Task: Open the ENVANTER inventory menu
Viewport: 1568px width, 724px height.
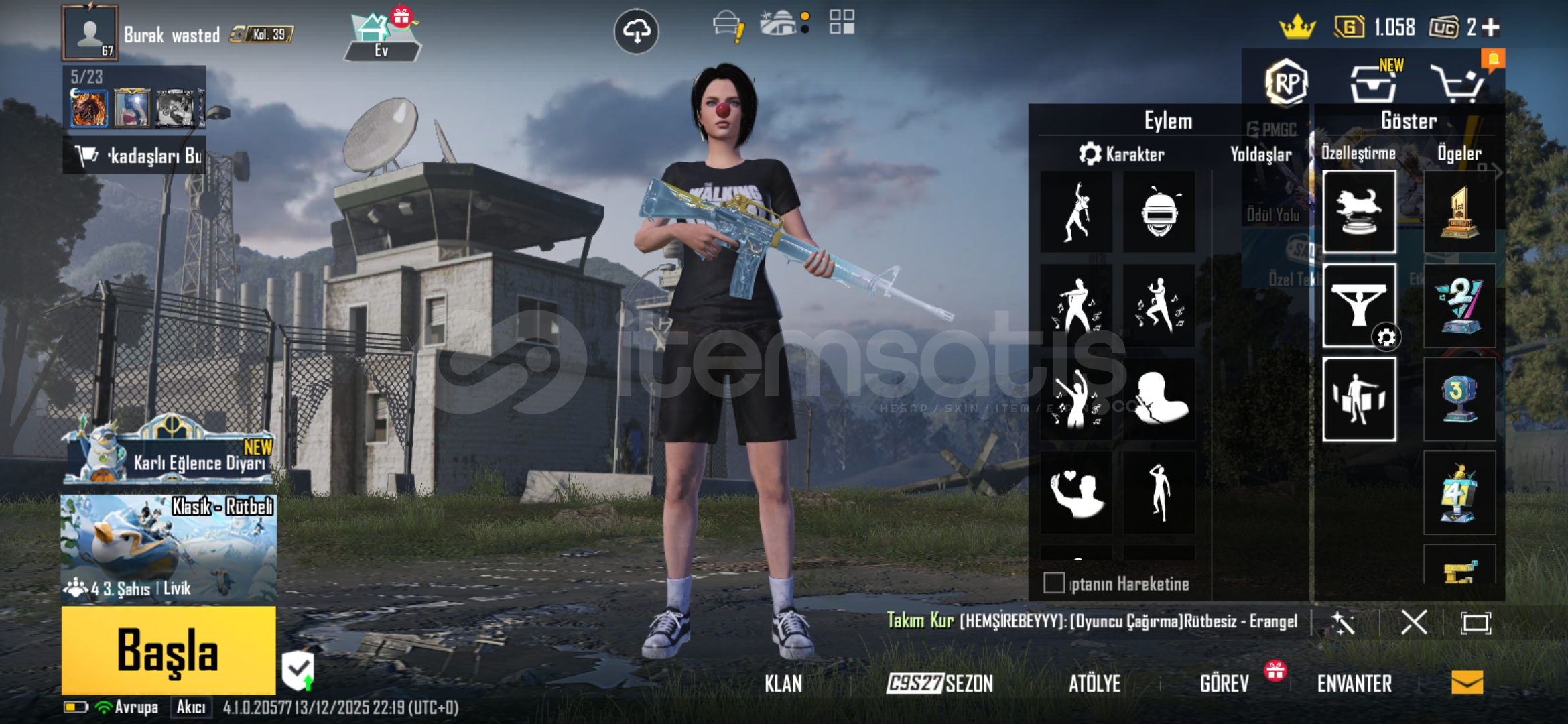Action: 1354,684
